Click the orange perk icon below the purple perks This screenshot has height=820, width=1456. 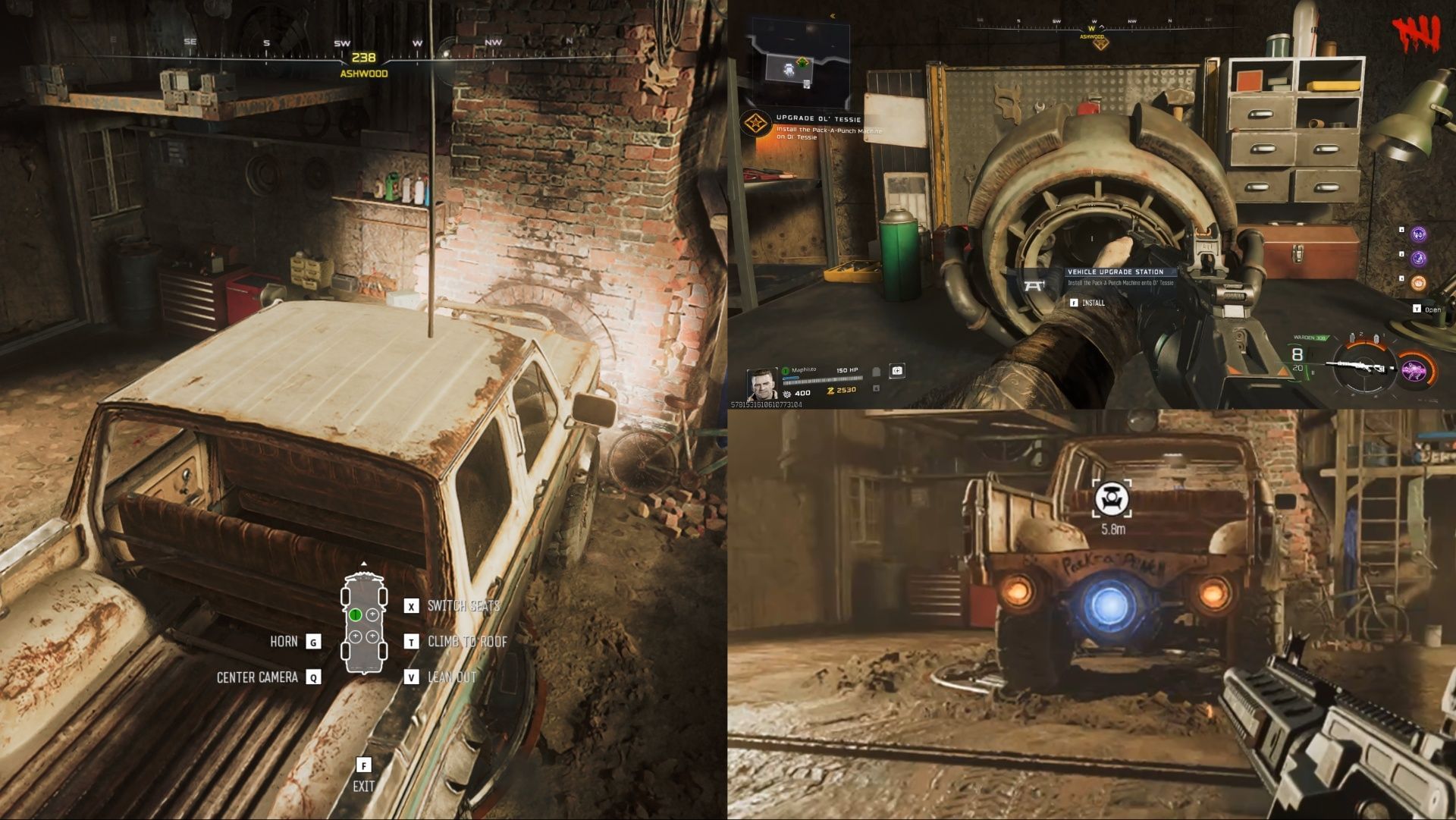[x=1420, y=283]
